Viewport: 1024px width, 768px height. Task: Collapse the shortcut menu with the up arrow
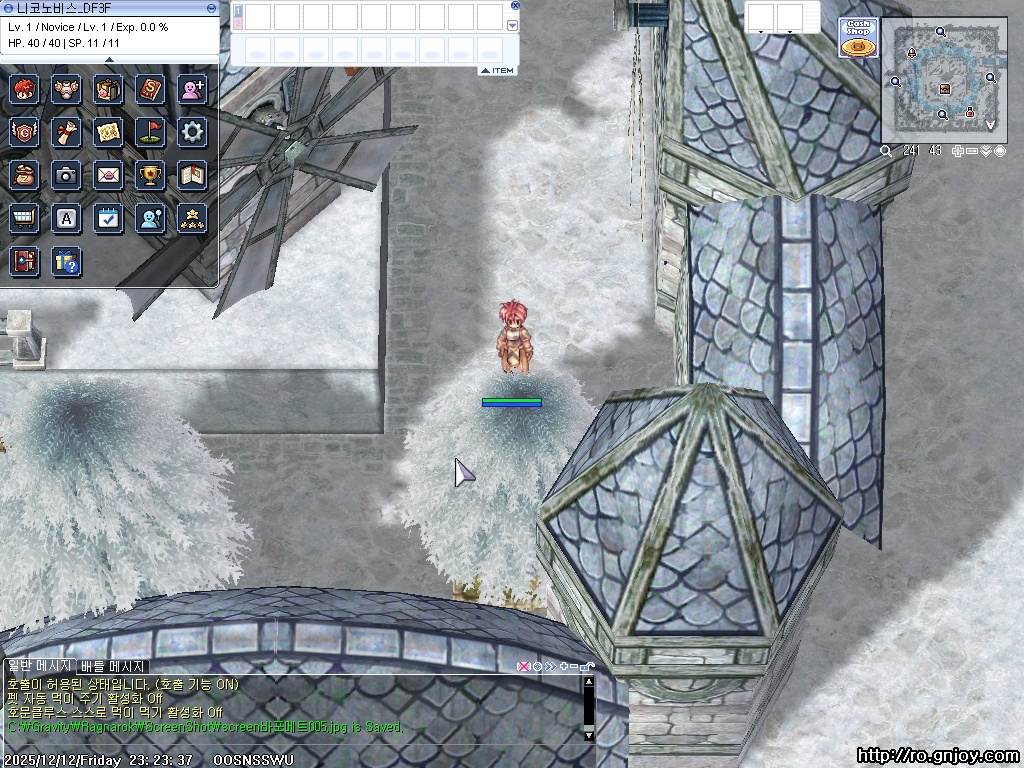pyautogui.click(x=109, y=60)
